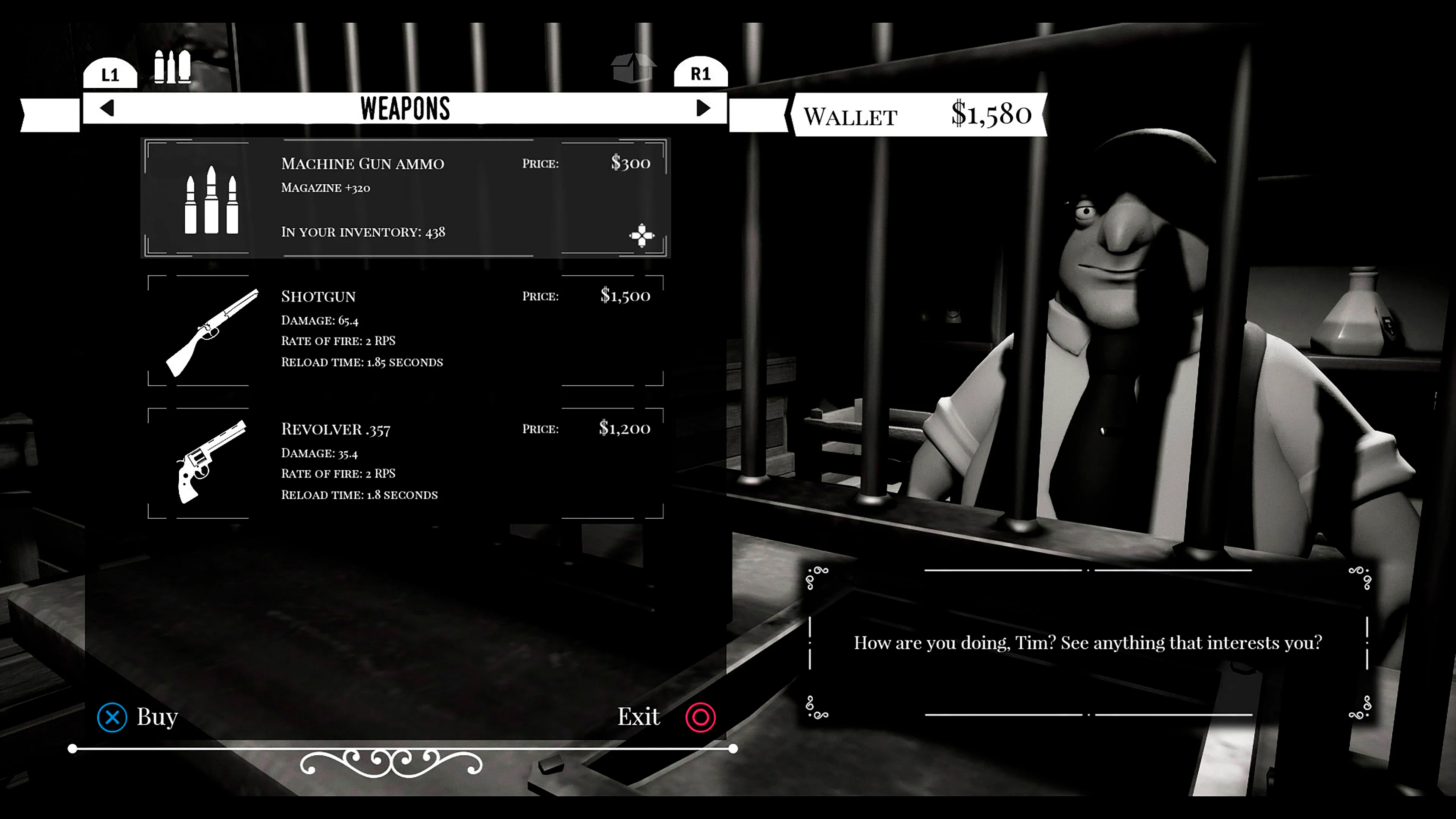
Task: Click the right arrow to change category
Action: tap(703, 108)
